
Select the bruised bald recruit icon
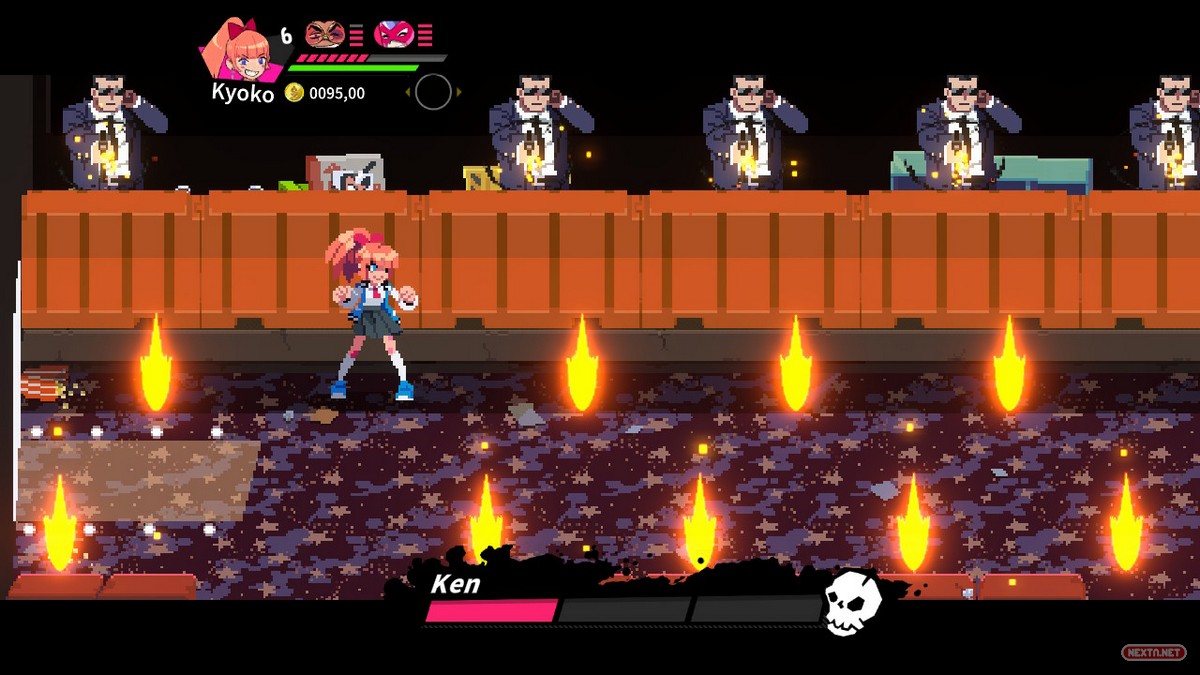[x=324, y=35]
